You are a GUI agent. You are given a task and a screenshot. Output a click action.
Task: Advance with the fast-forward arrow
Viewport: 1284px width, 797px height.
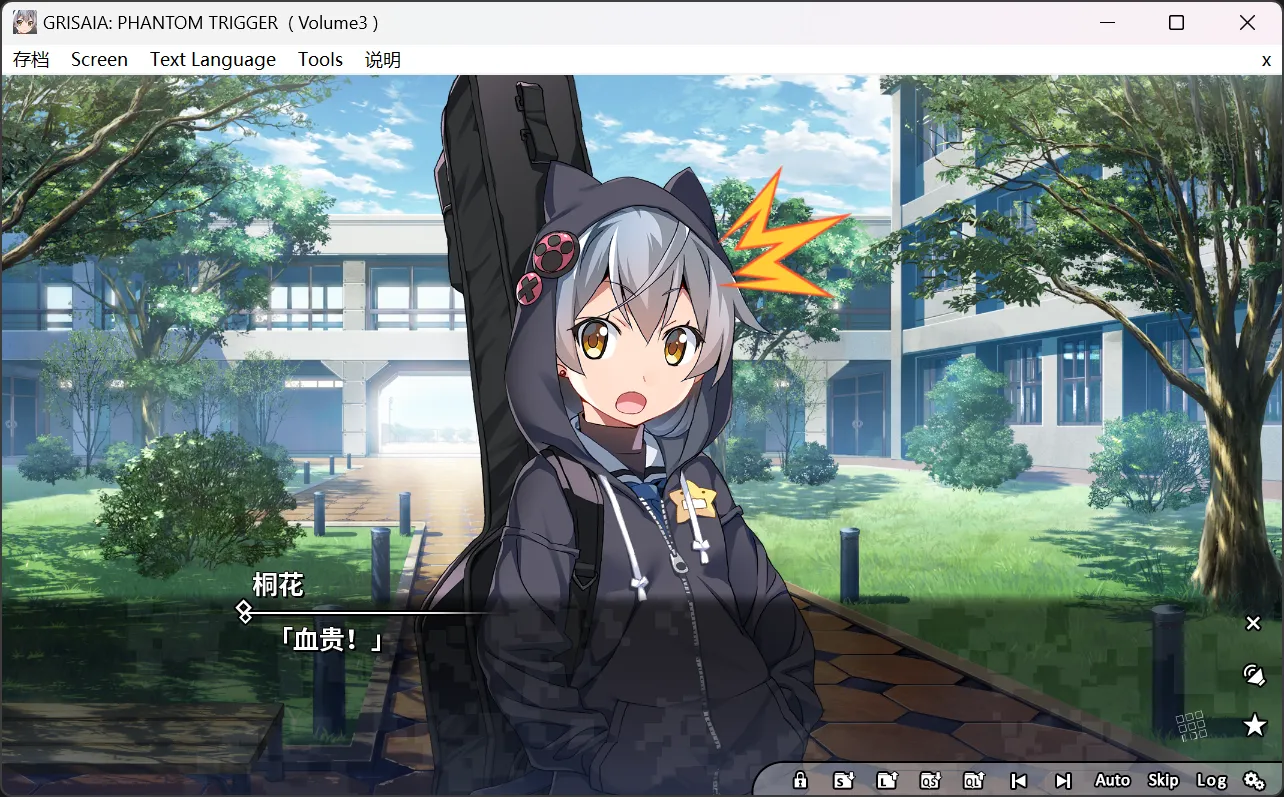coord(1062,780)
